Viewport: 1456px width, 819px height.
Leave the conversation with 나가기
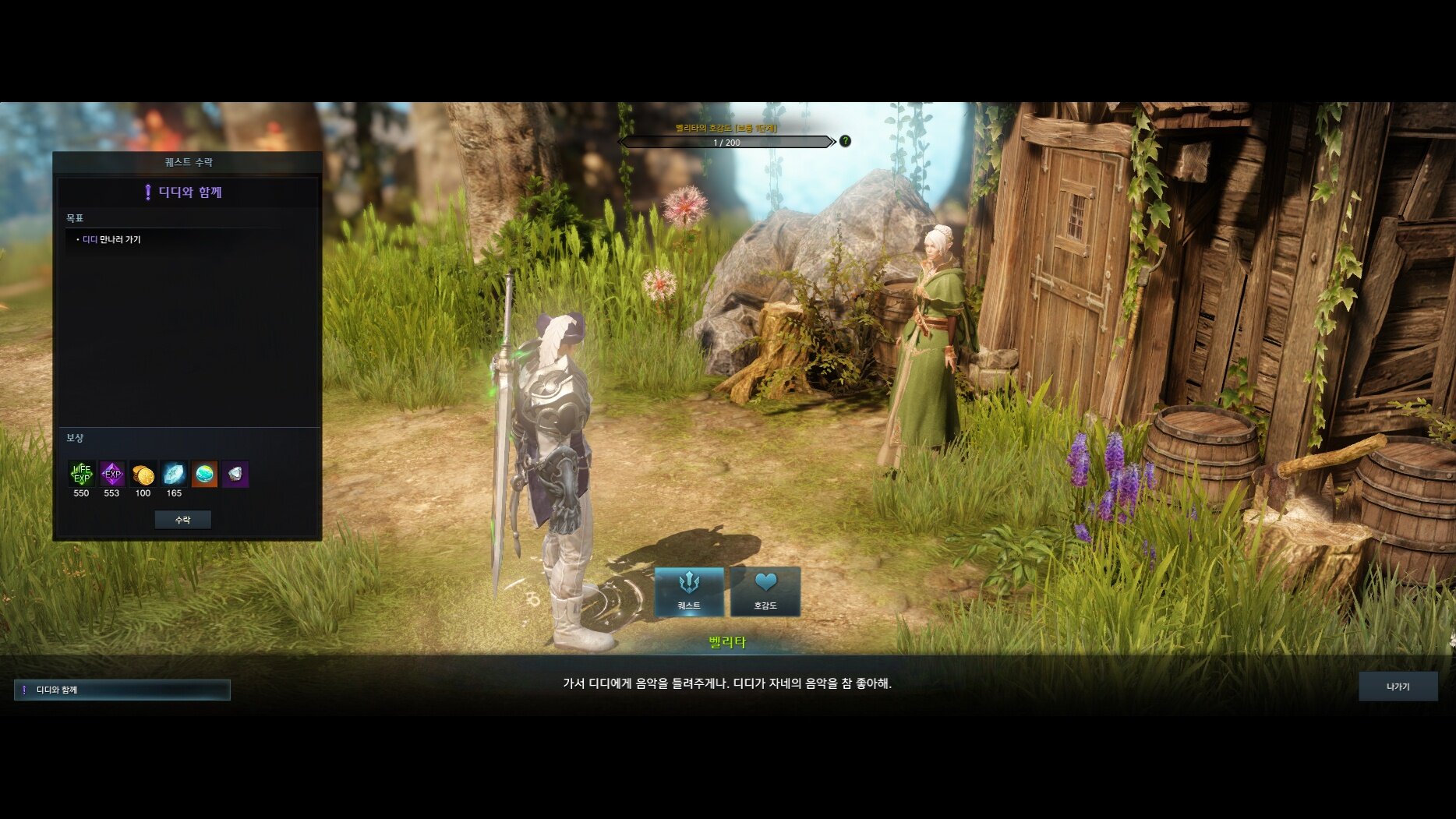pos(1398,687)
